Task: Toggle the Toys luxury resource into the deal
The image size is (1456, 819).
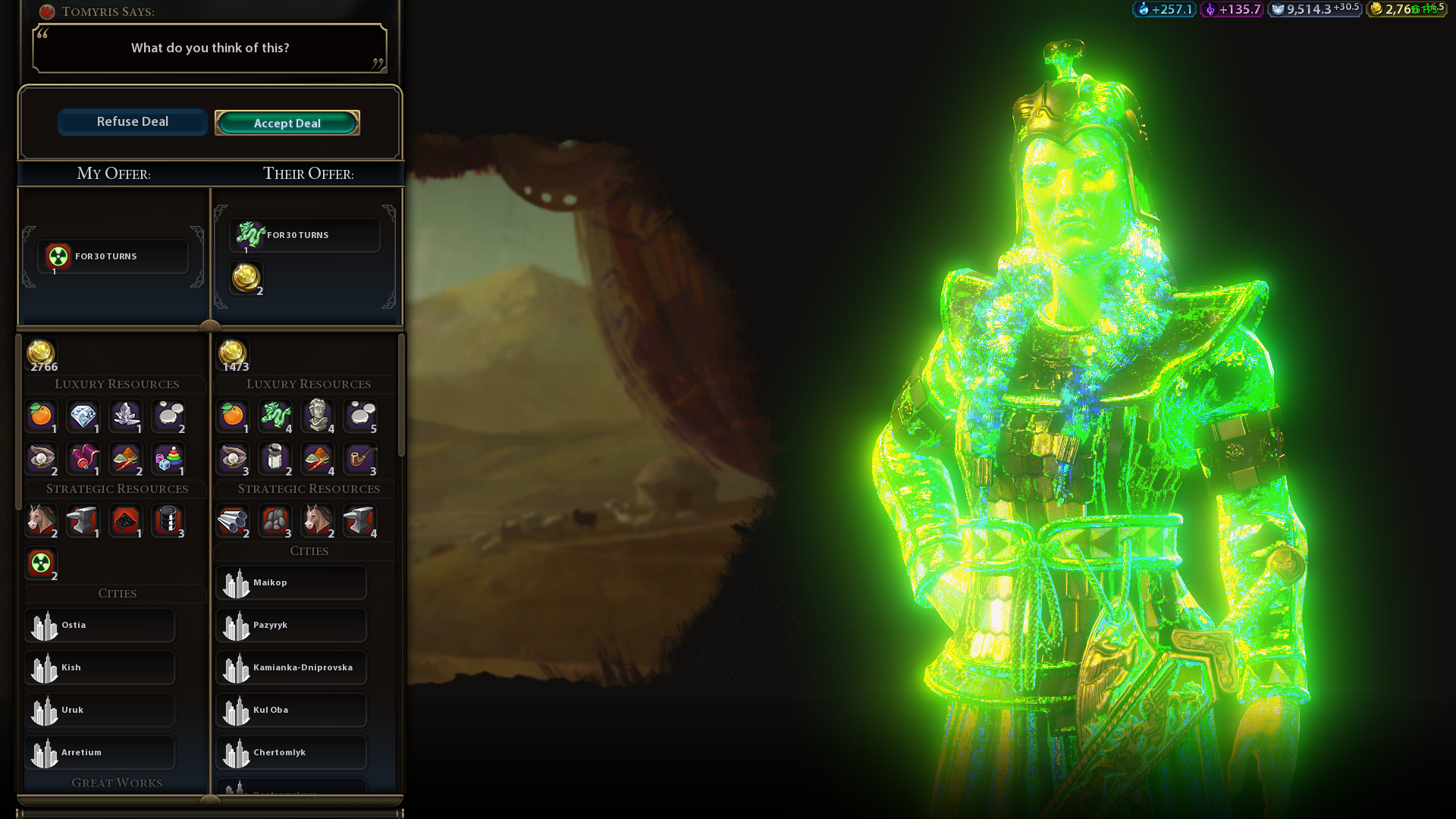Action: point(168,459)
